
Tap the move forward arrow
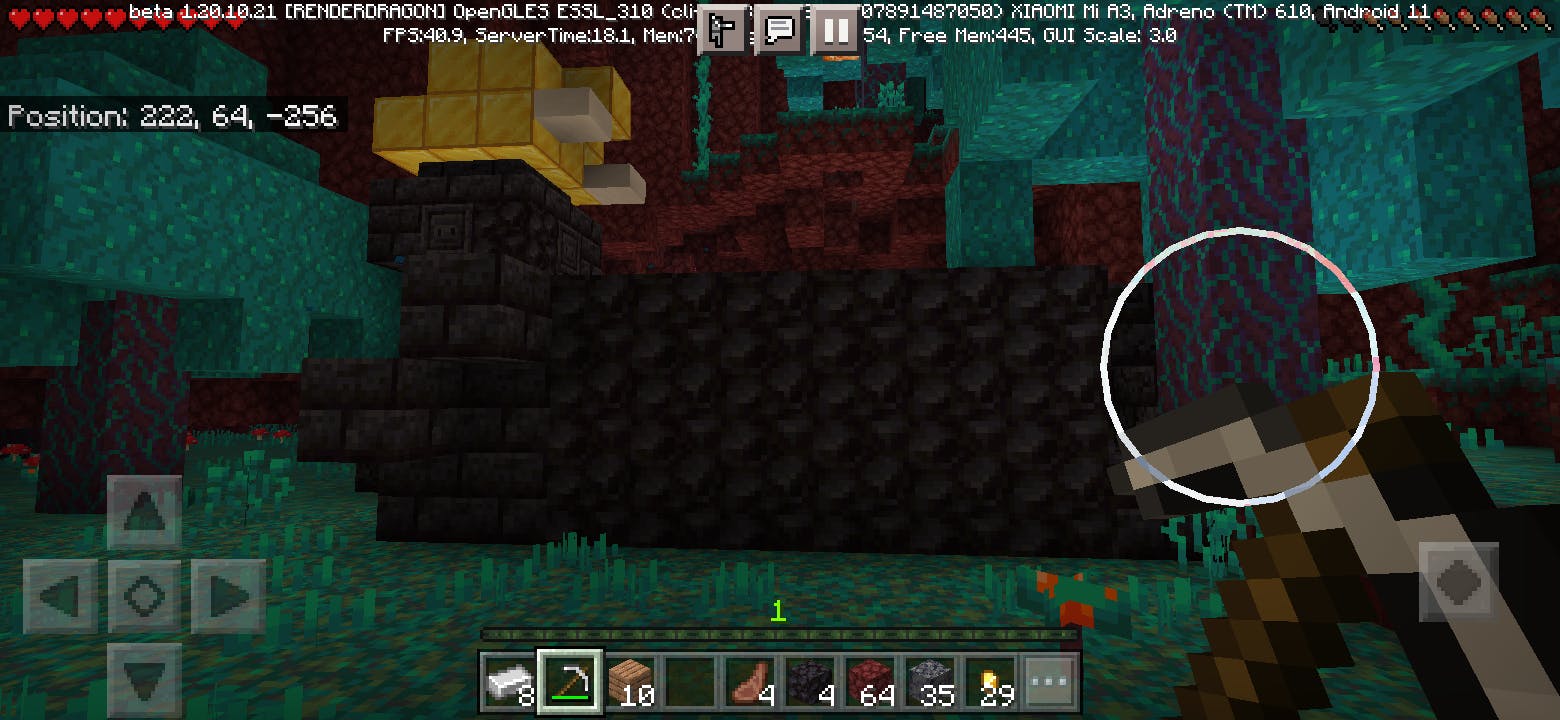tap(144, 513)
